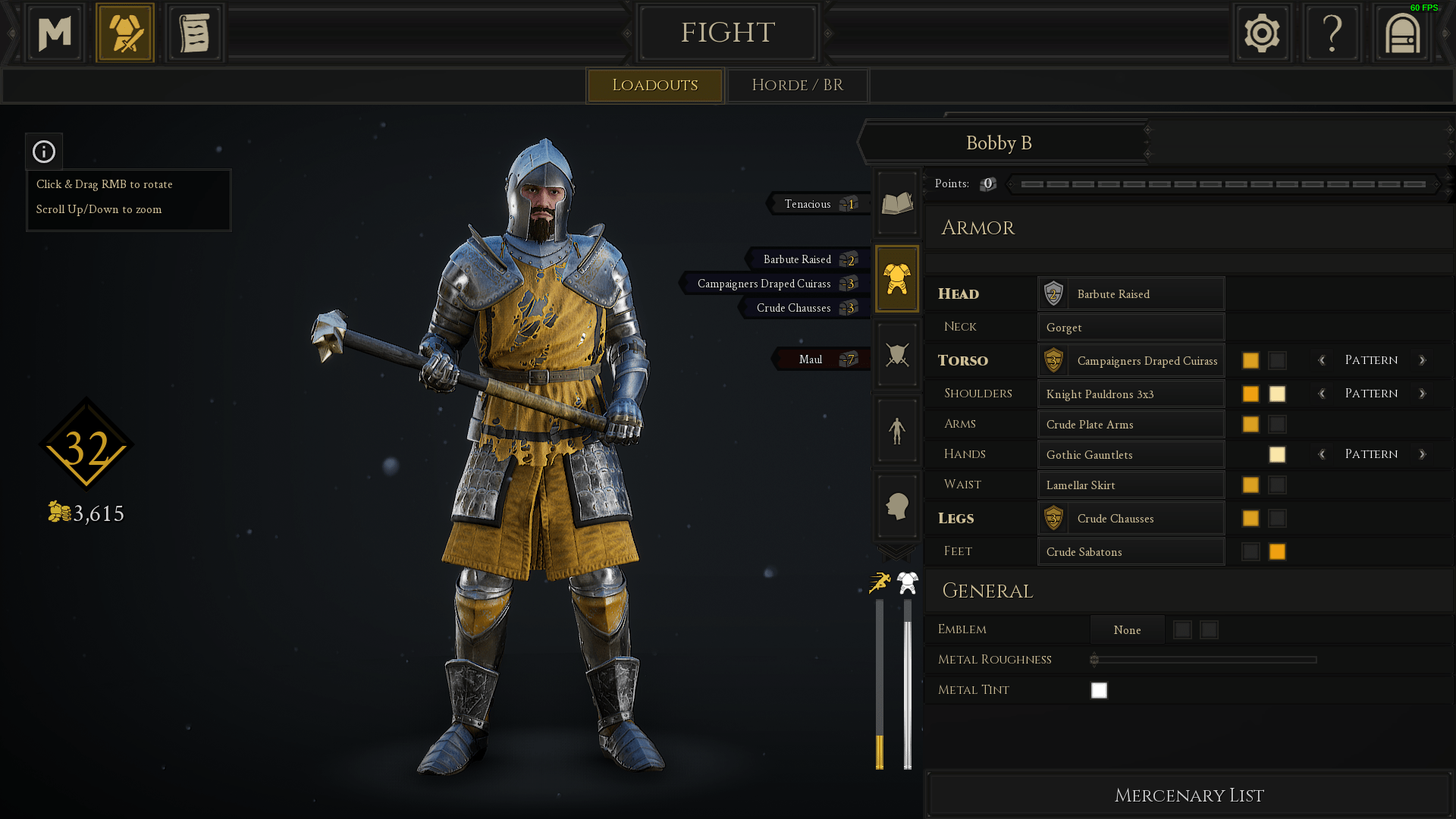This screenshot has width=1456, height=819.
Task: Select the Loadouts tab
Action: (x=654, y=85)
